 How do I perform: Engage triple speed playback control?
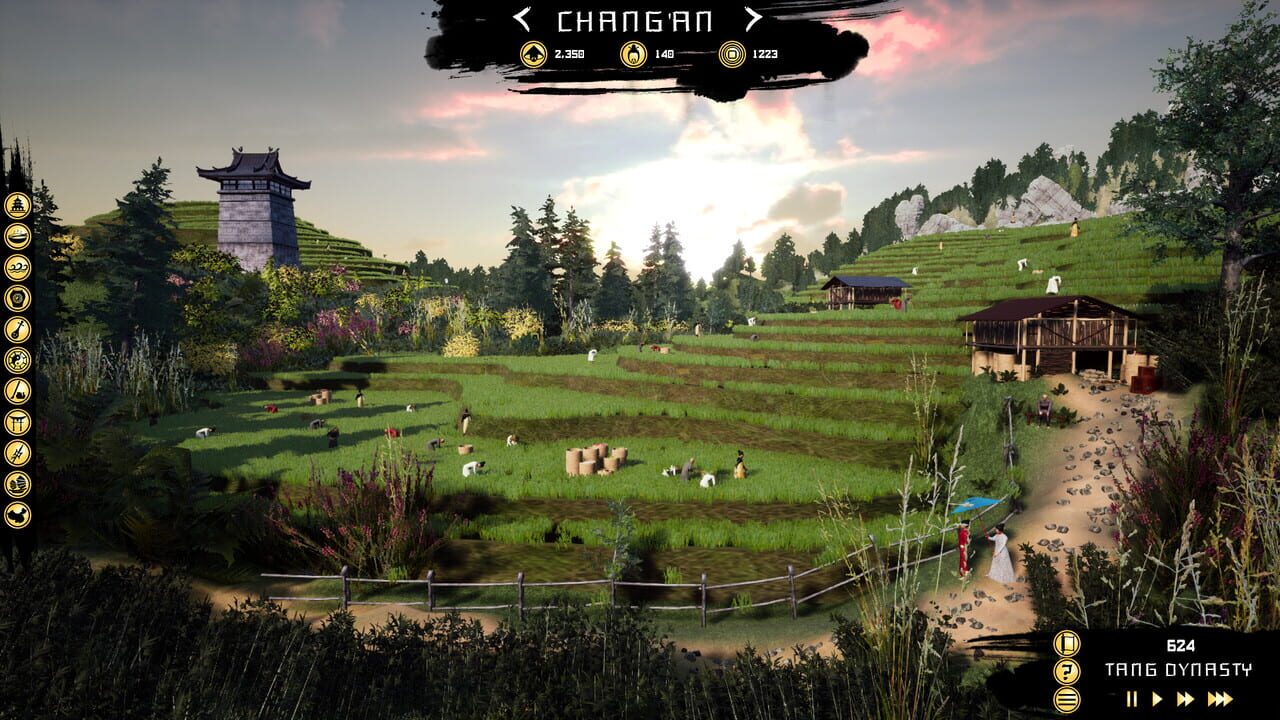[x=1219, y=698]
